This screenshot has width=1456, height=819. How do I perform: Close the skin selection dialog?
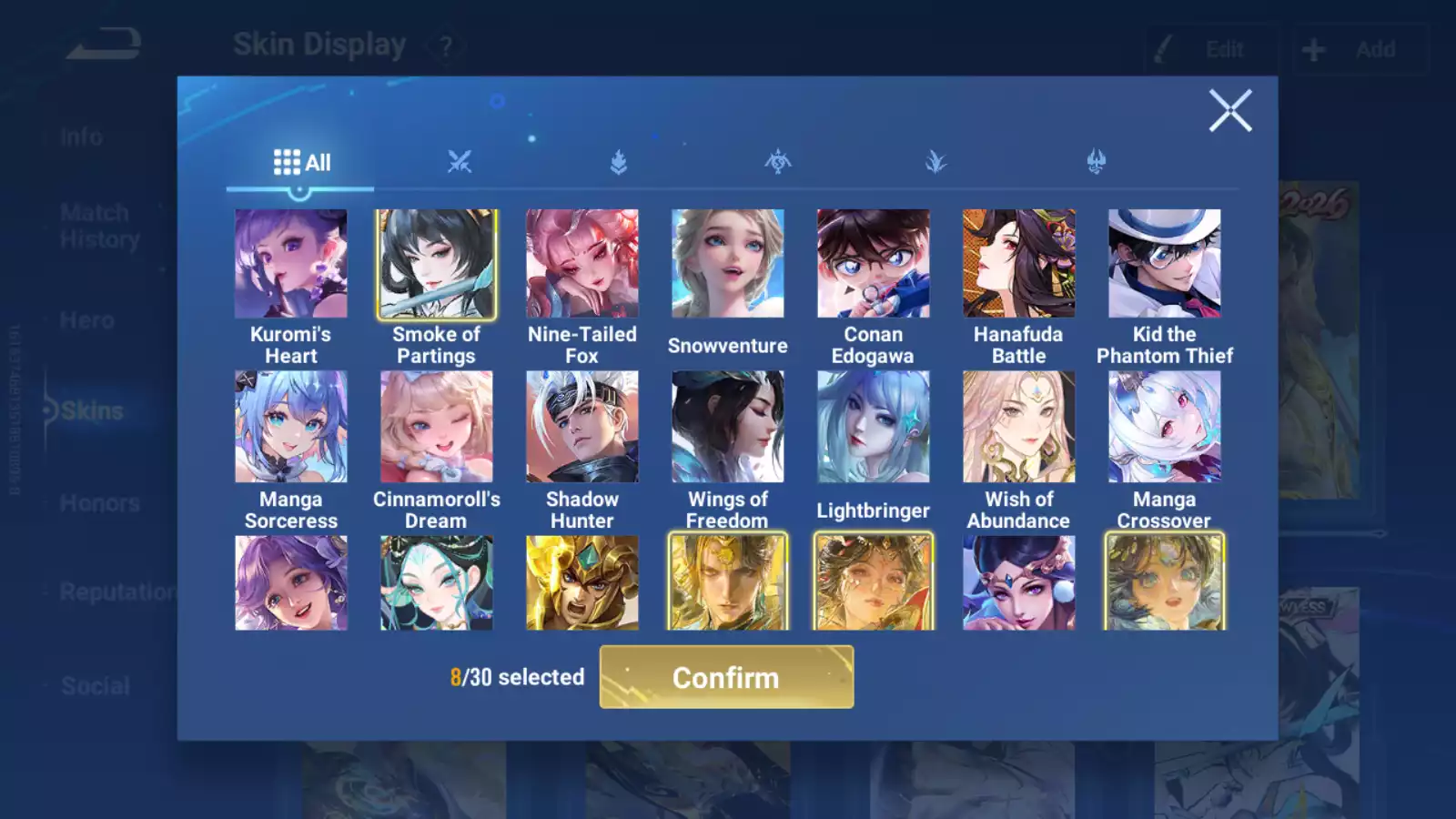click(1230, 111)
